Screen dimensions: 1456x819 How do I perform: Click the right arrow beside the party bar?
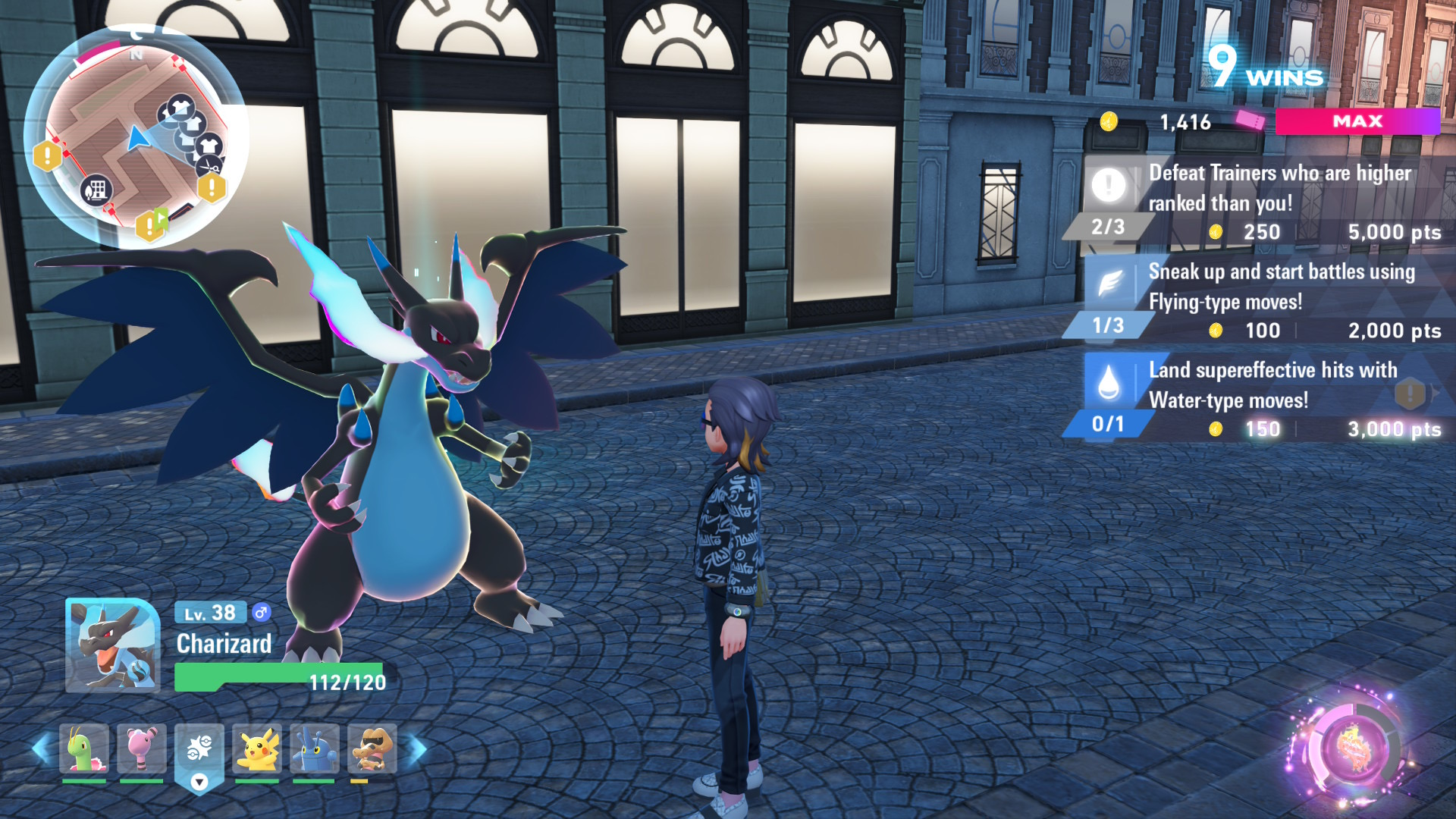coord(414,748)
